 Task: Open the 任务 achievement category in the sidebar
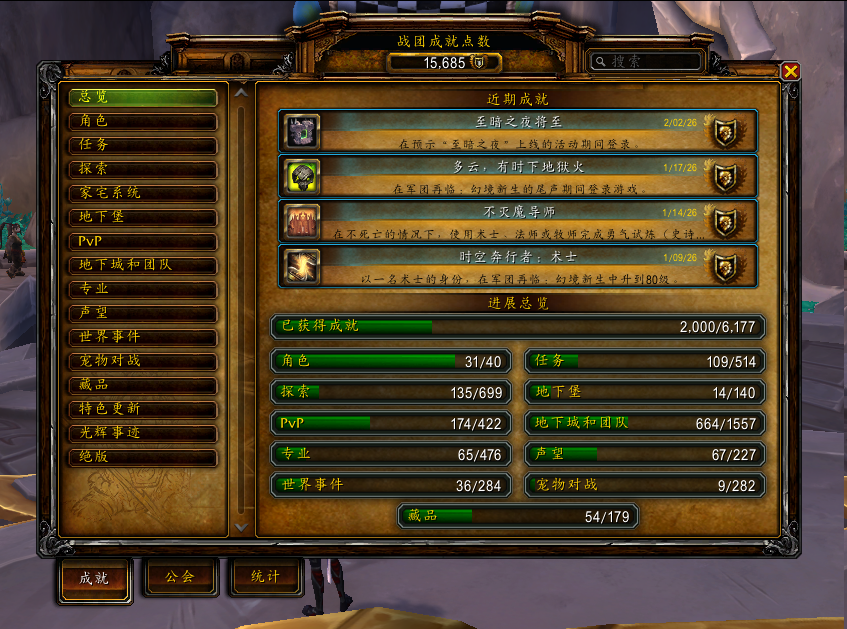[143, 145]
